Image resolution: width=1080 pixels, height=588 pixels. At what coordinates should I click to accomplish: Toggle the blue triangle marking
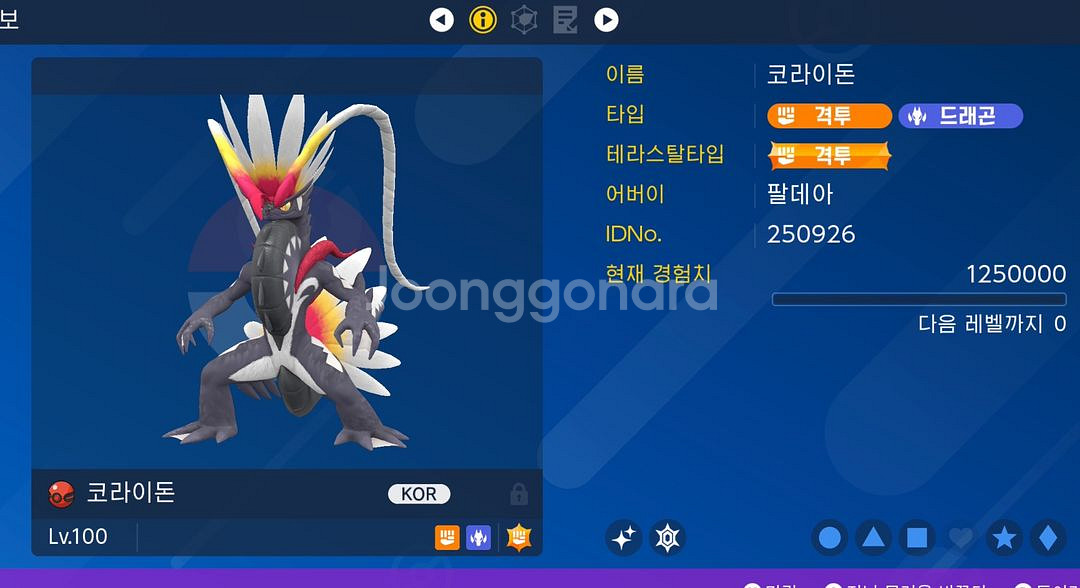(873, 538)
